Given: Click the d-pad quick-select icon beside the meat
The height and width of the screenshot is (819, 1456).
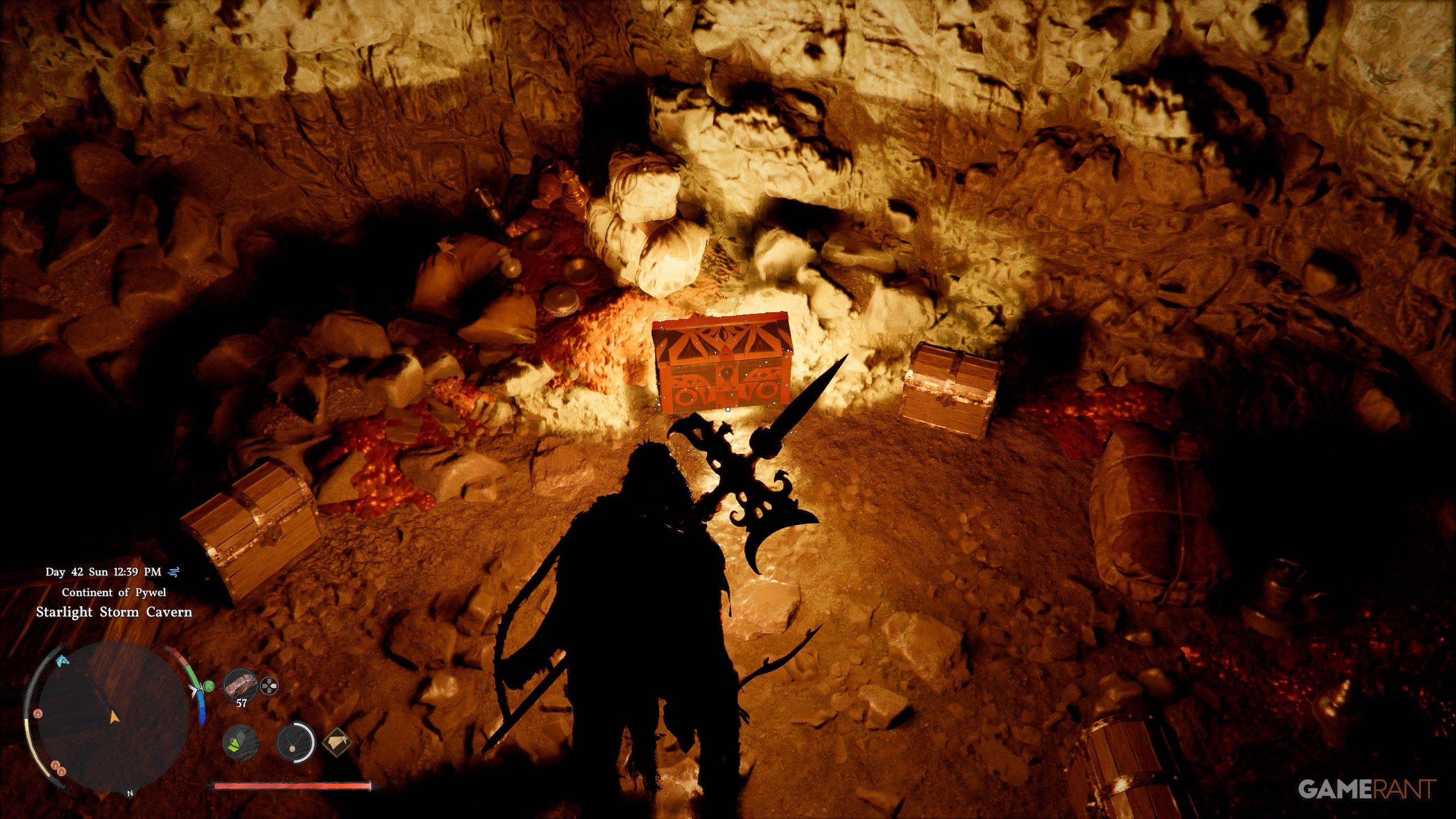Looking at the screenshot, I should coord(269,686).
